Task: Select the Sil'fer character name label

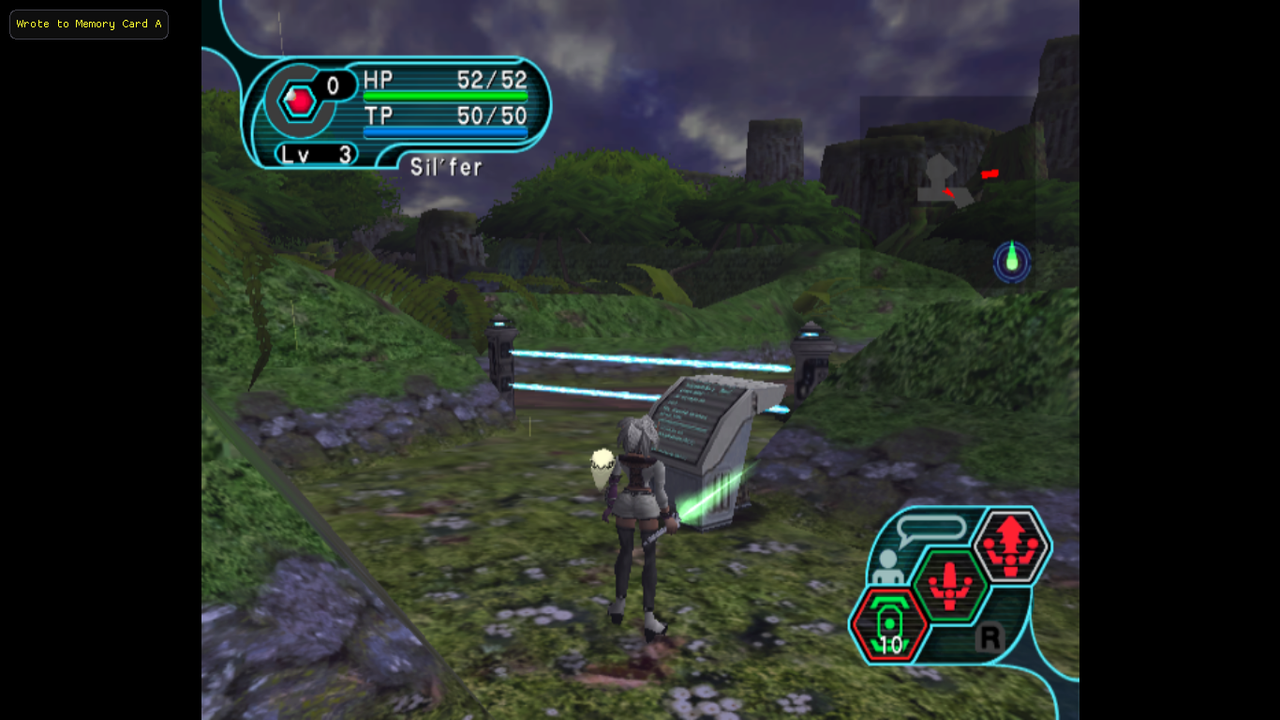Action: (446, 167)
